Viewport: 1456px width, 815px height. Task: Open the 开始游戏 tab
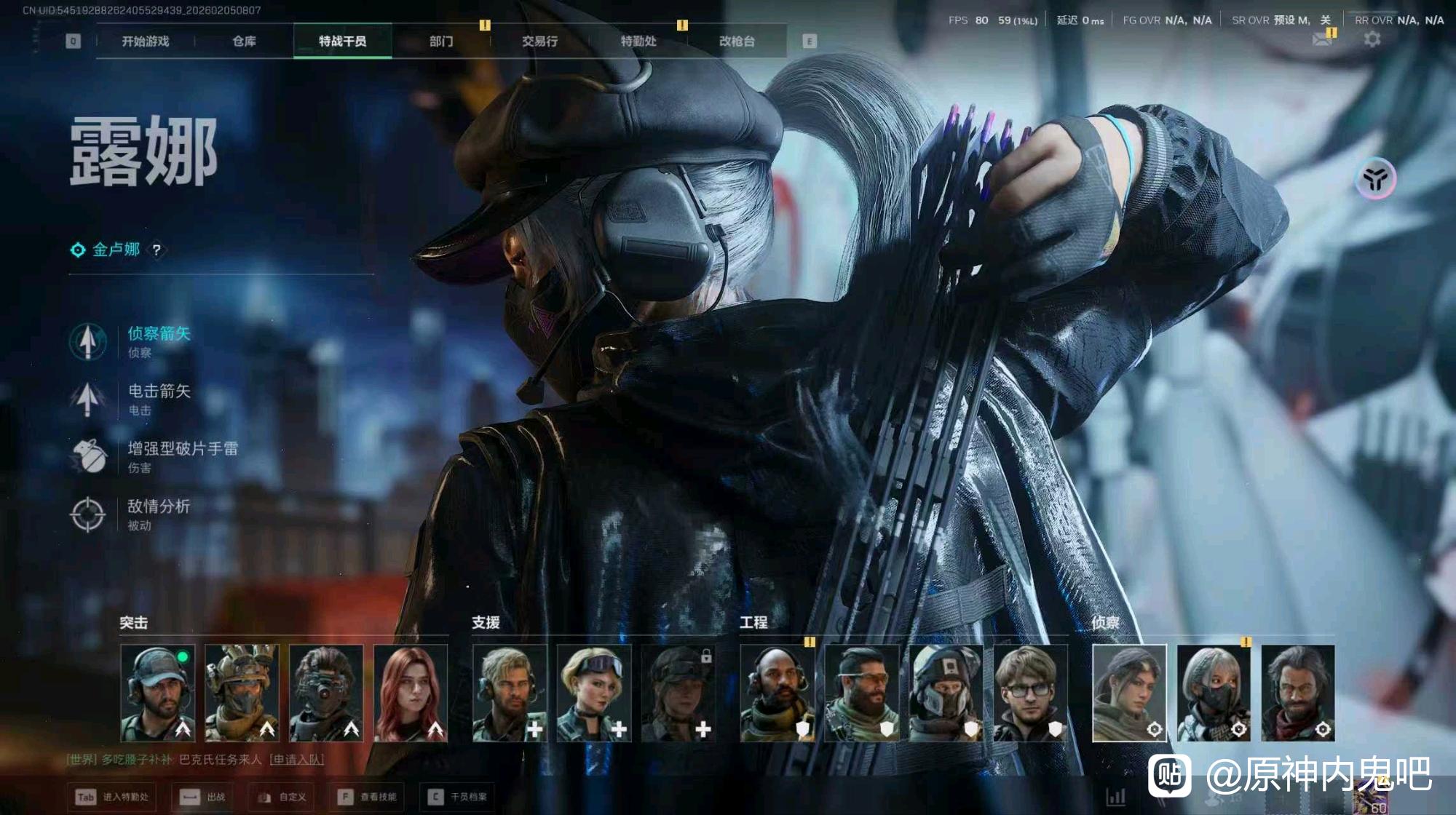pyautogui.click(x=145, y=41)
